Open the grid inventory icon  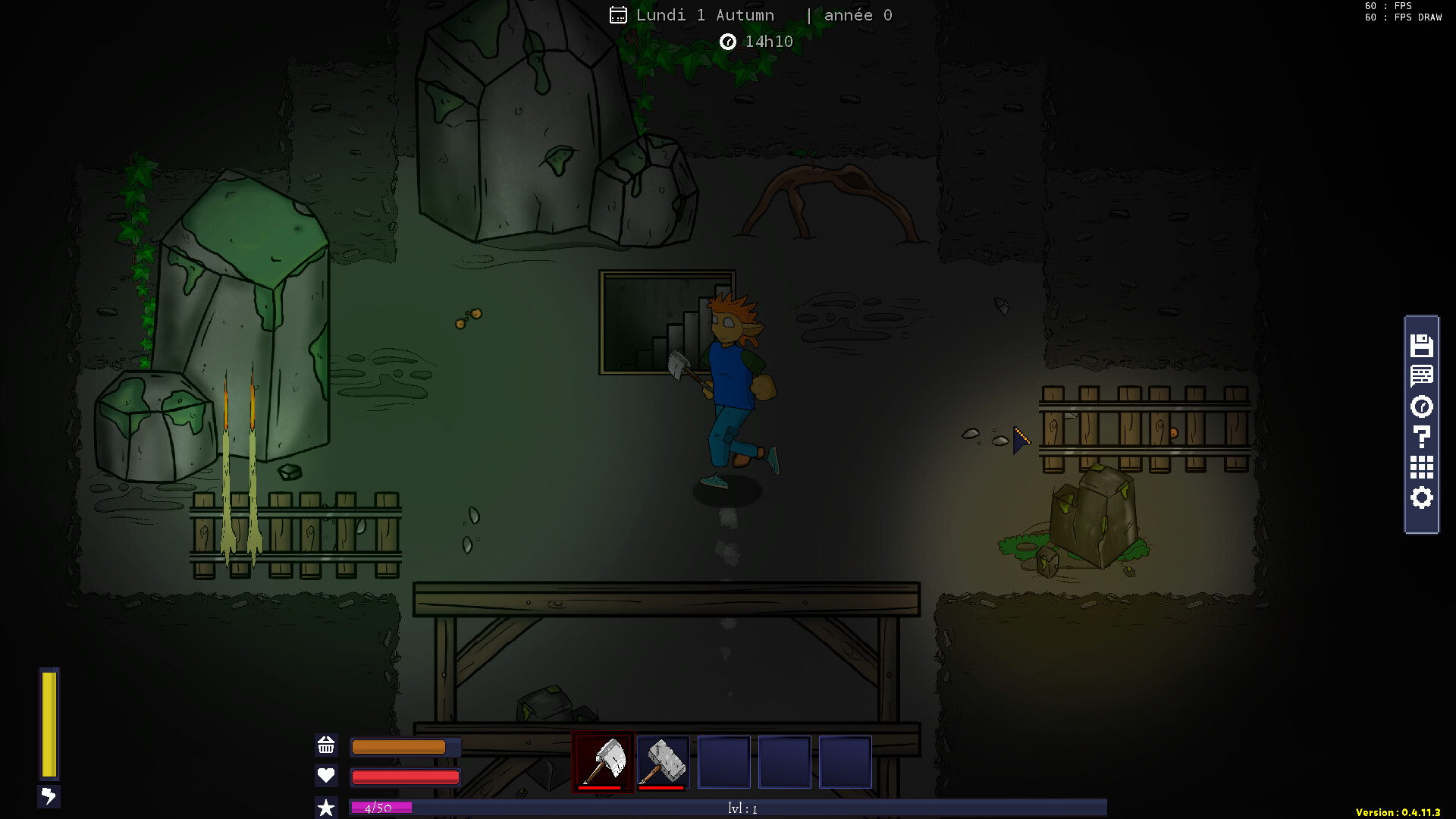(1421, 467)
